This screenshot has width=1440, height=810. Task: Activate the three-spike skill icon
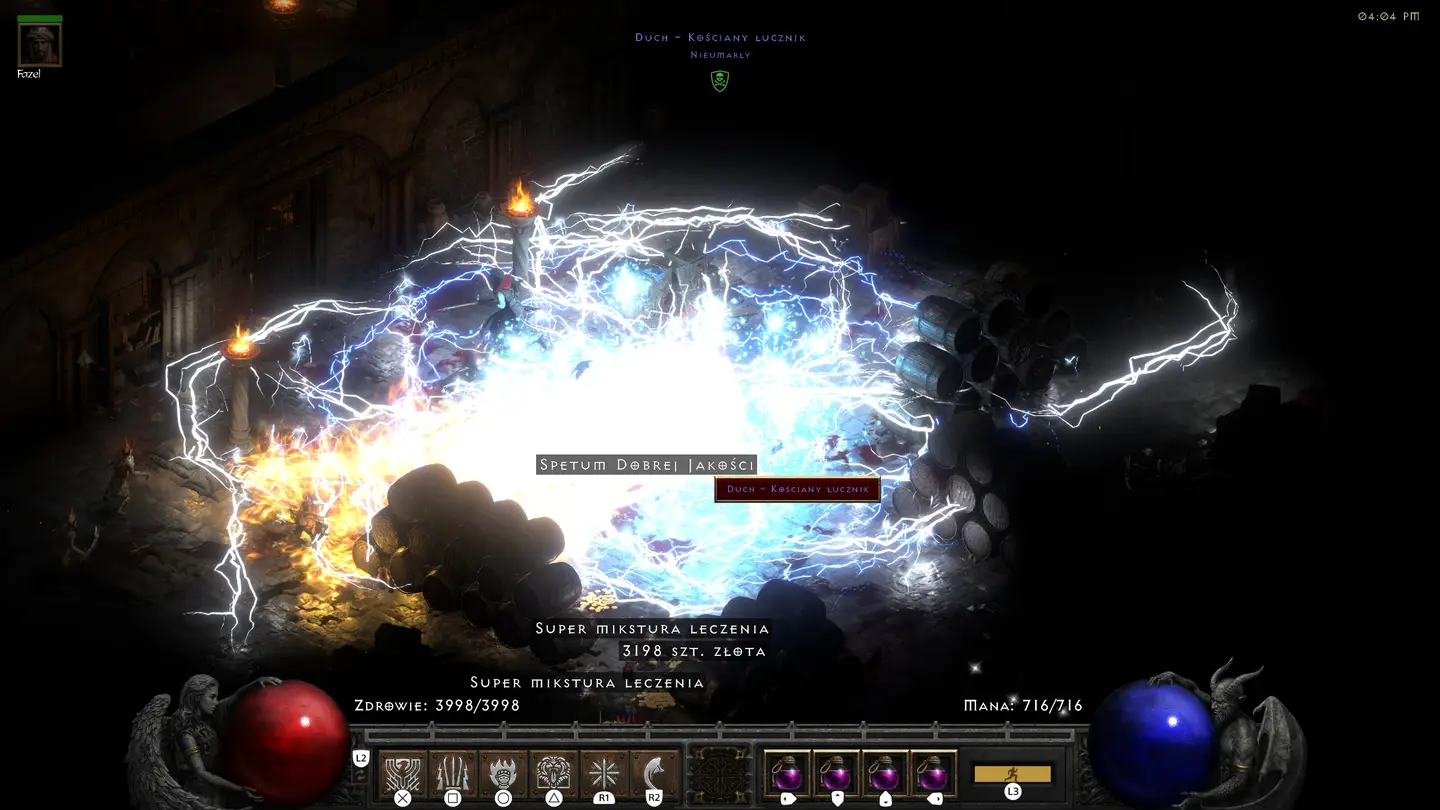(x=452, y=773)
